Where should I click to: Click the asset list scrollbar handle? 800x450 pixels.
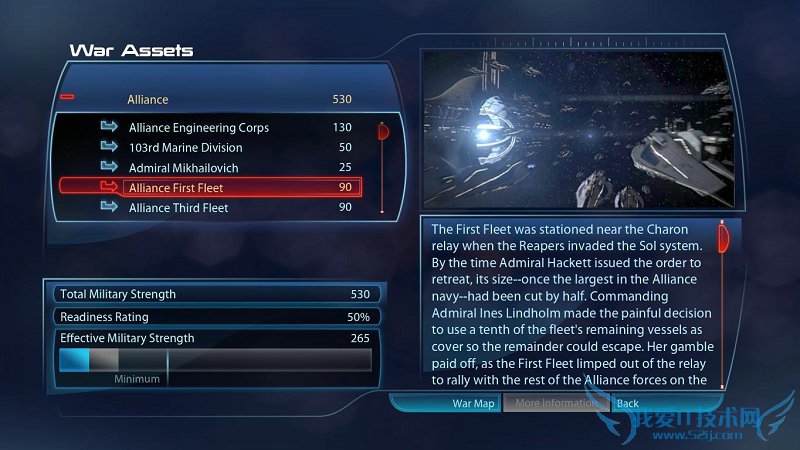(x=381, y=132)
